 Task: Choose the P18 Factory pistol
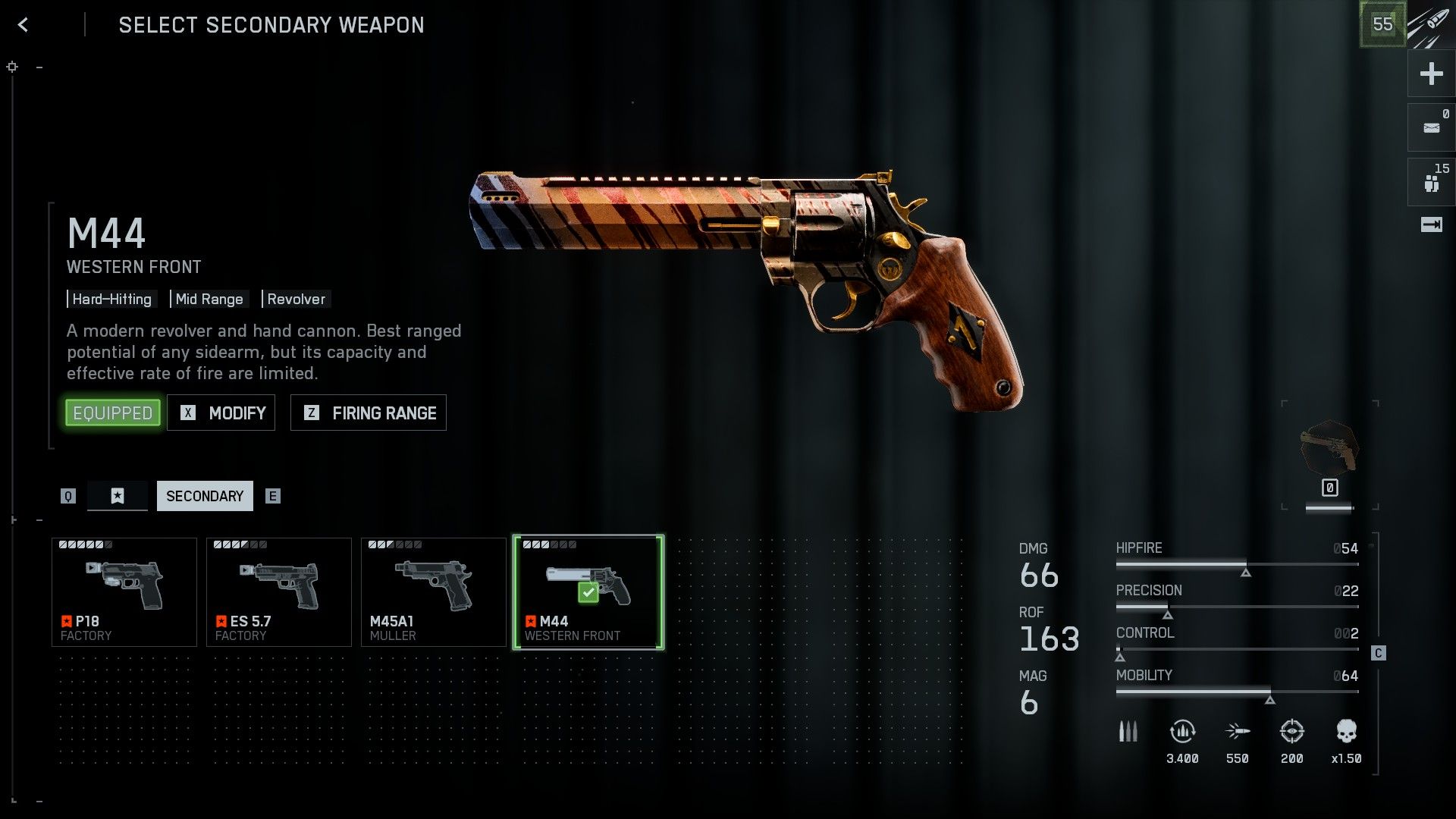tap(124, 592)
